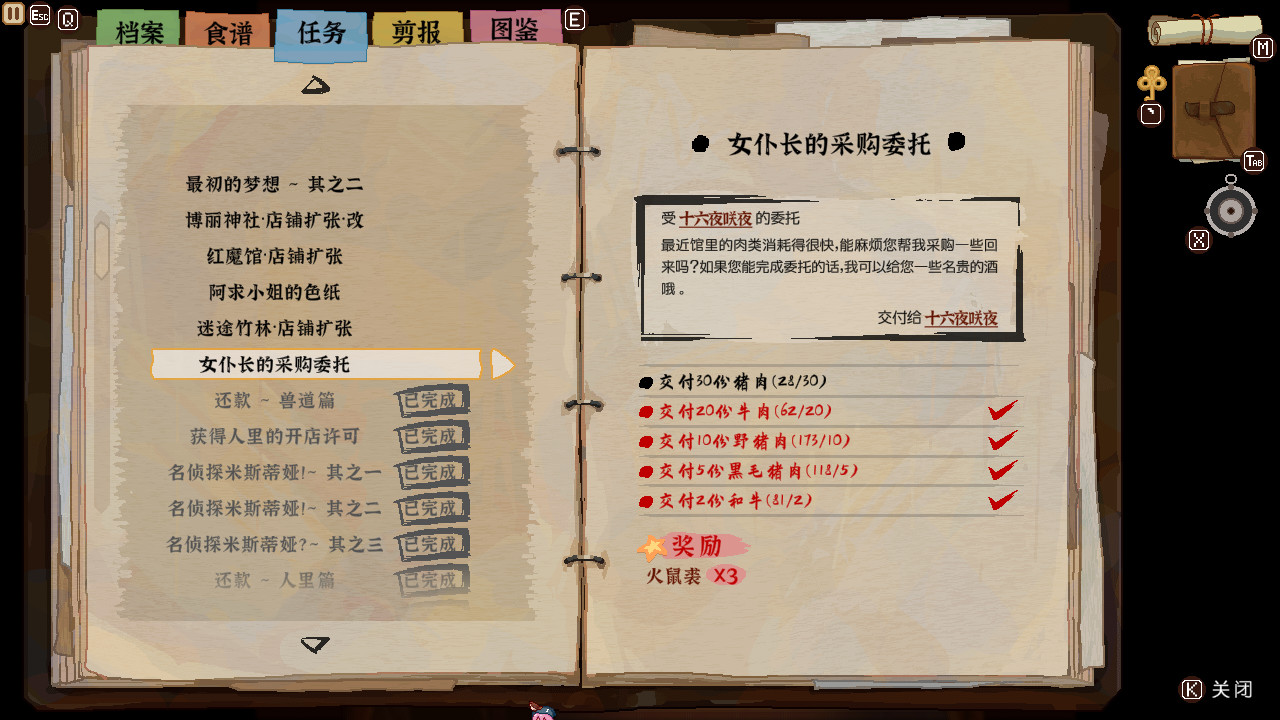Screen dimensions: 1280x720
Task: Click the arrow beside 女仆长的采购委托
Action: 503,364
